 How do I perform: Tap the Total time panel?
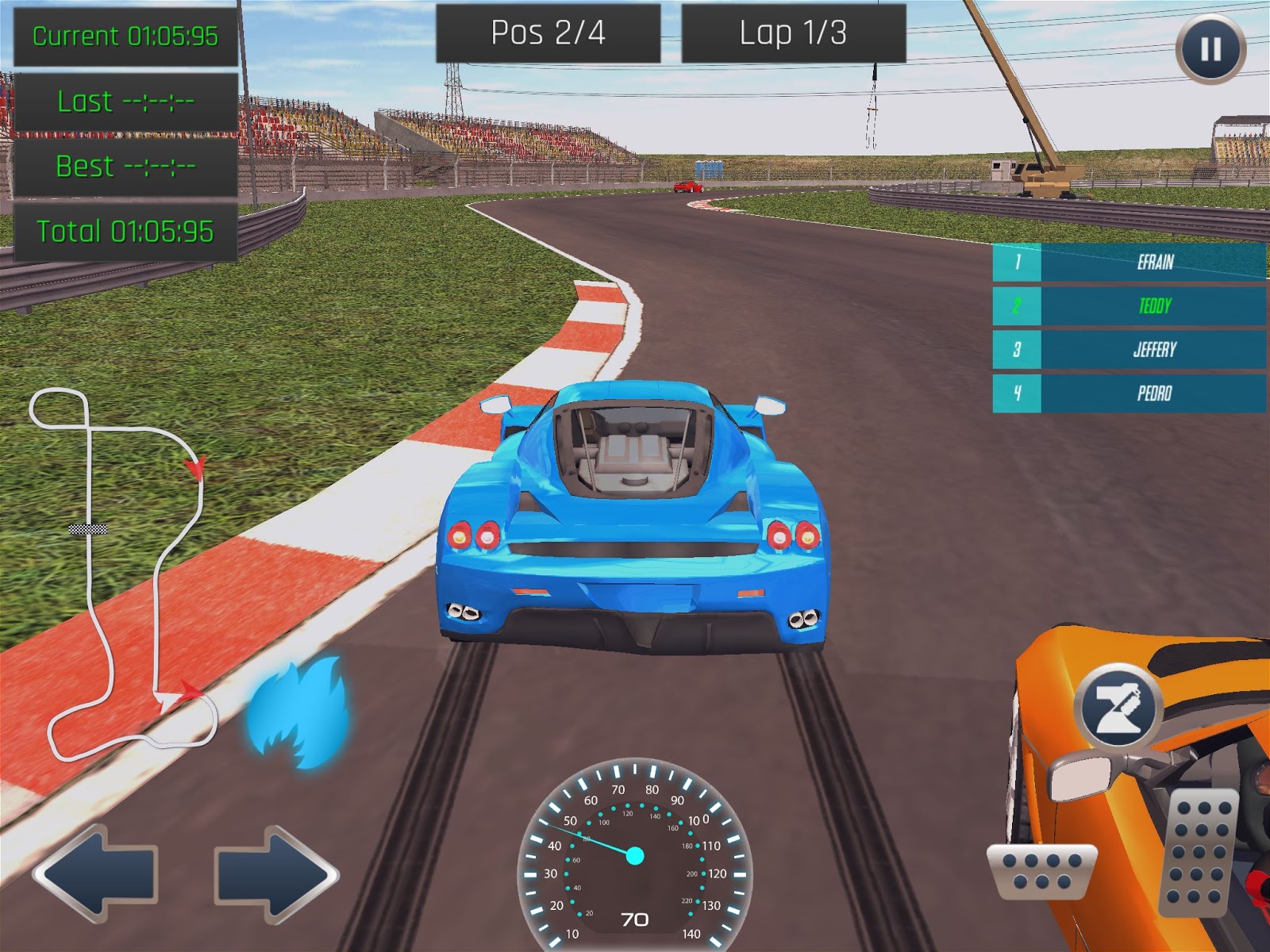click(123, 232)
